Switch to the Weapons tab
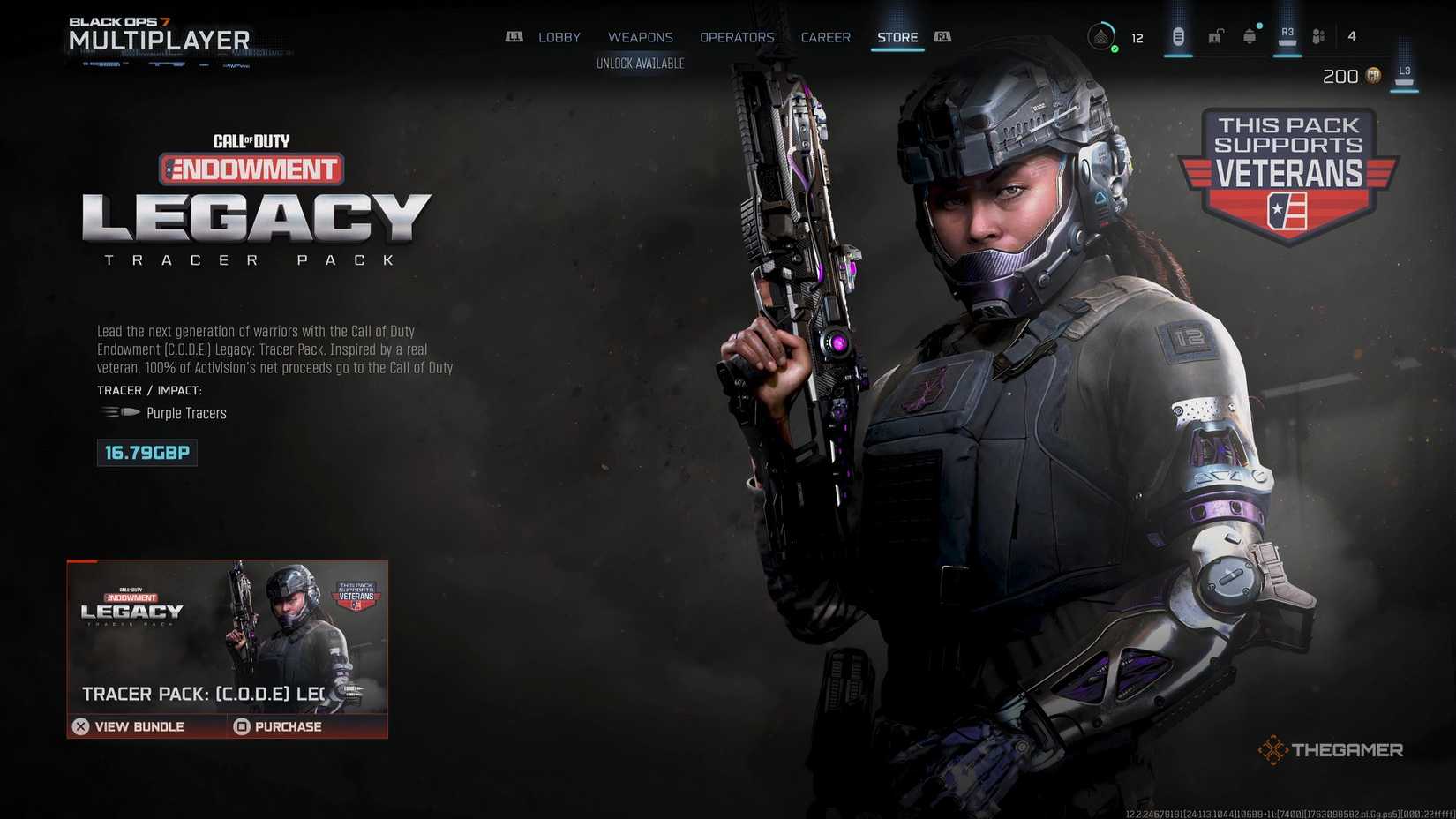Image resolution: width=1456 pixels, height=819 pixels. (x=640, y=37)
